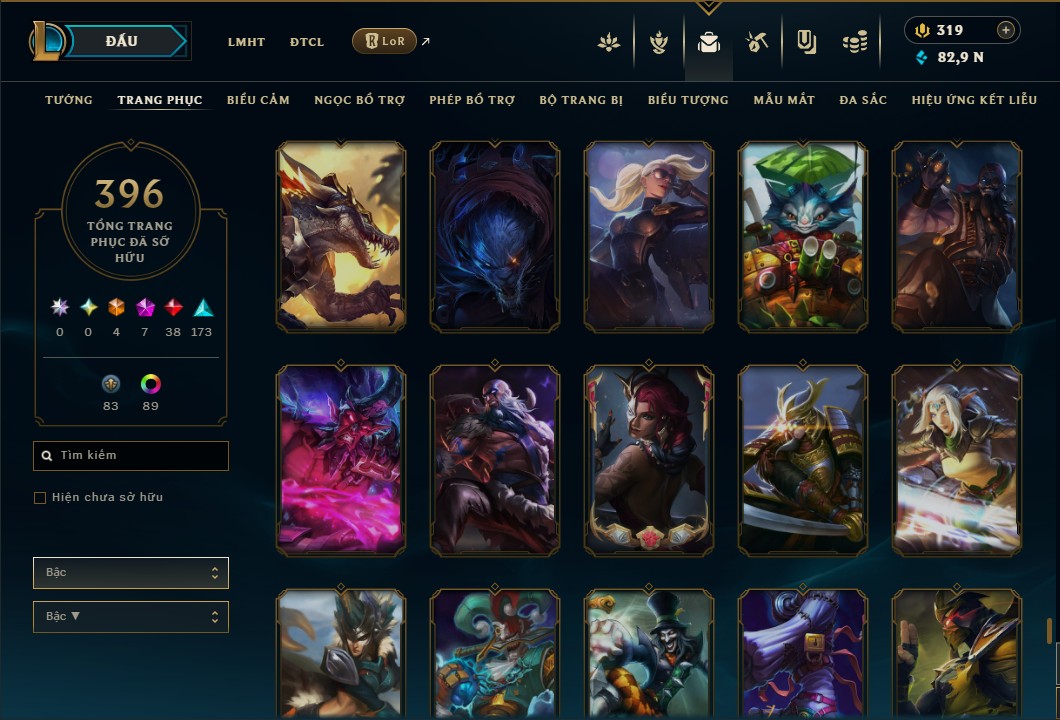The image size is (1060, 720).
Task: Open the Bậc ▼ sort dropdown
Action: click(131, 617)
